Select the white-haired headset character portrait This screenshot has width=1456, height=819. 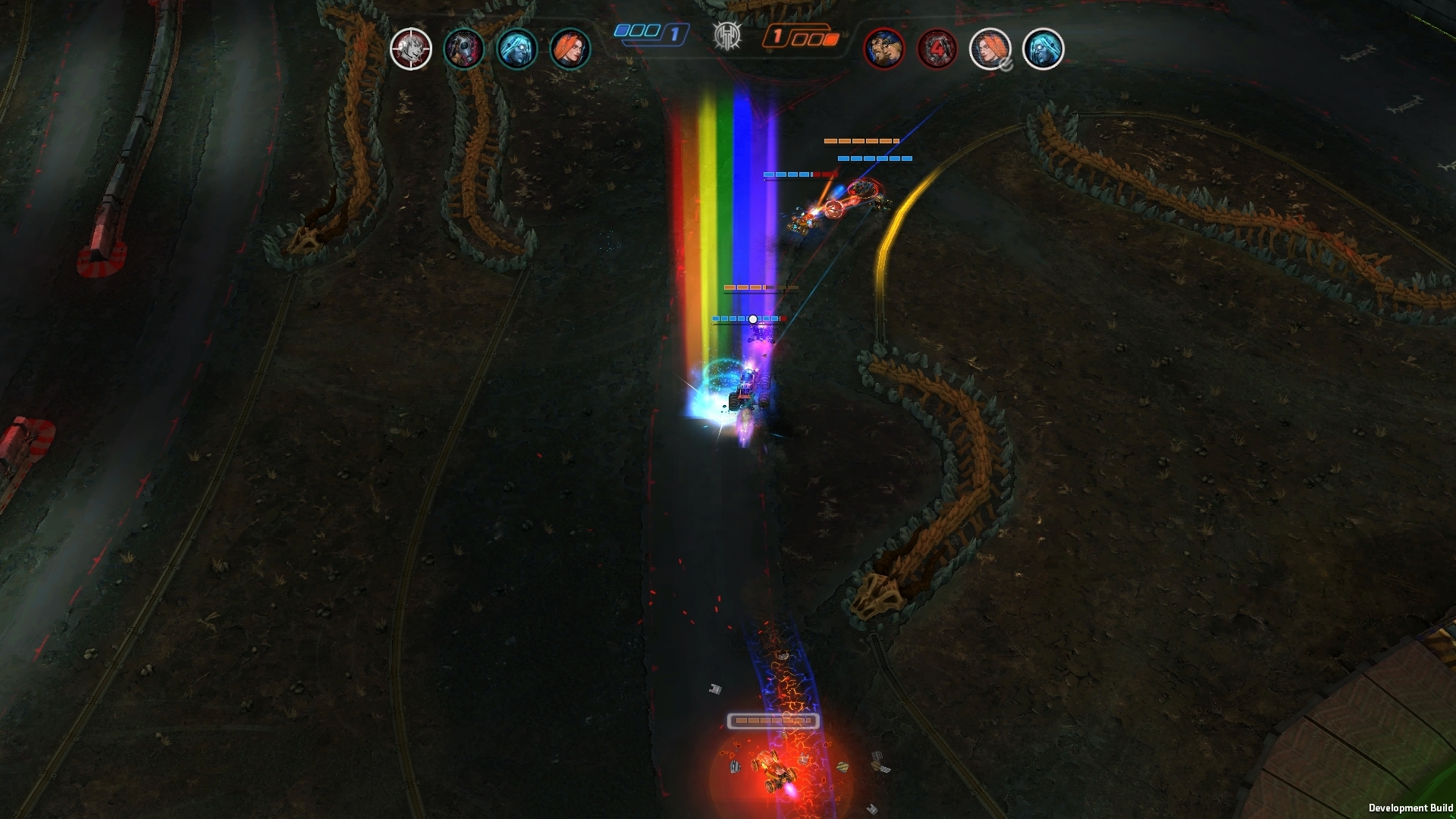(x=410, y=49)
